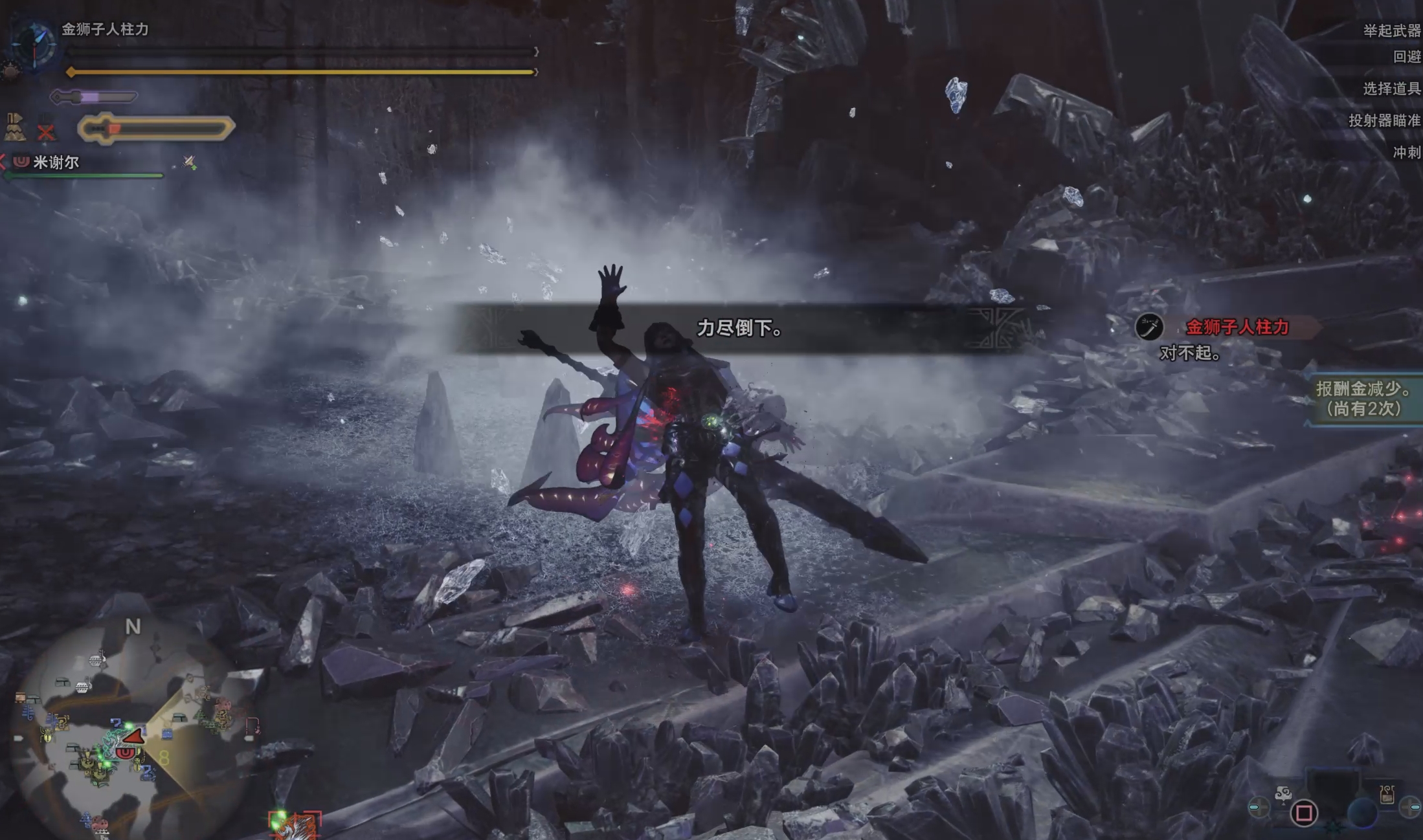This screenshot has height=840, width=1423.
Task: Select the cloud-shaped item on the item bar
Action: click(x=1283, y=793)
